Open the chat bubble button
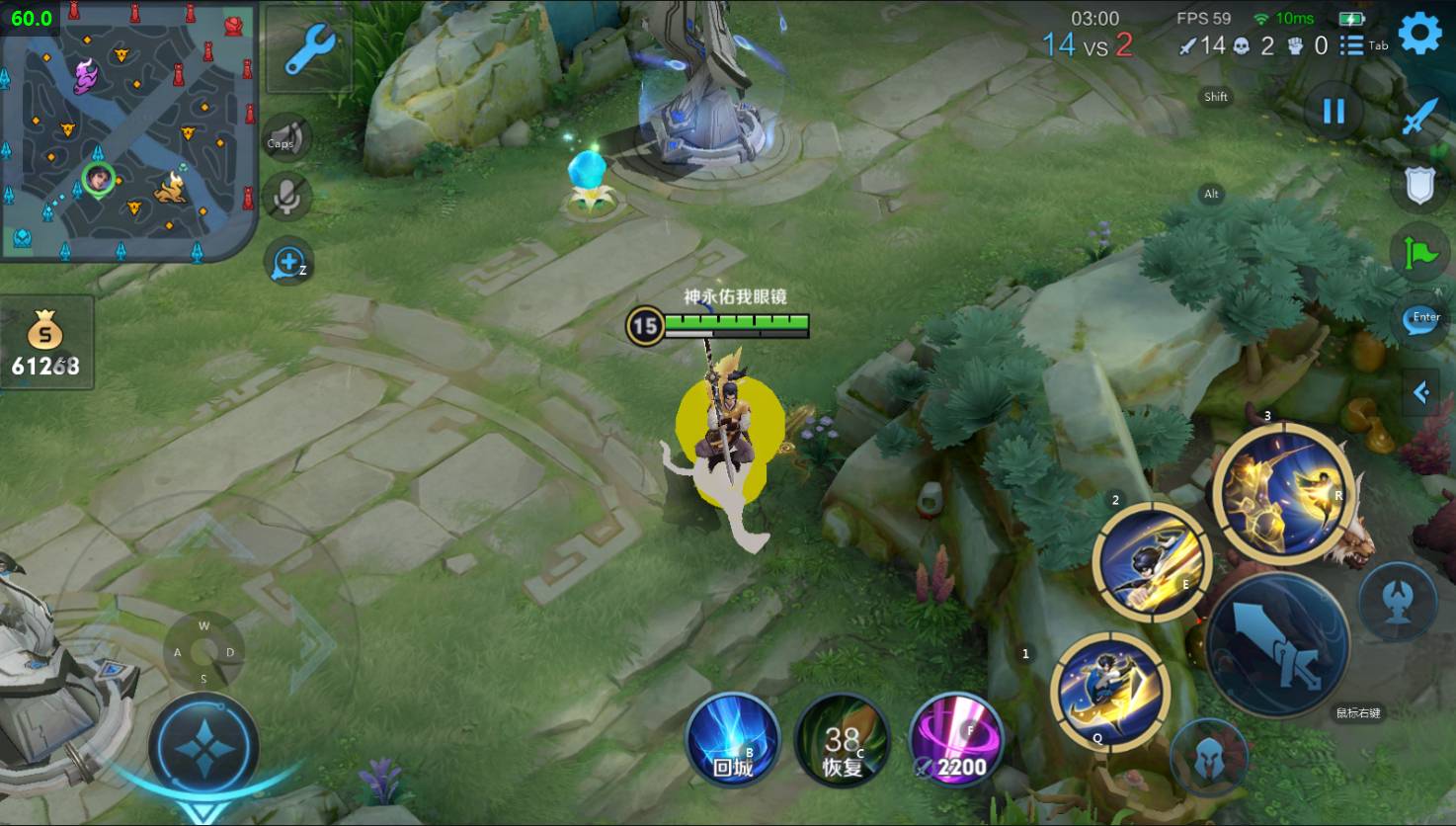The height and width of the screenshot is (826, 1456). 1419,320
